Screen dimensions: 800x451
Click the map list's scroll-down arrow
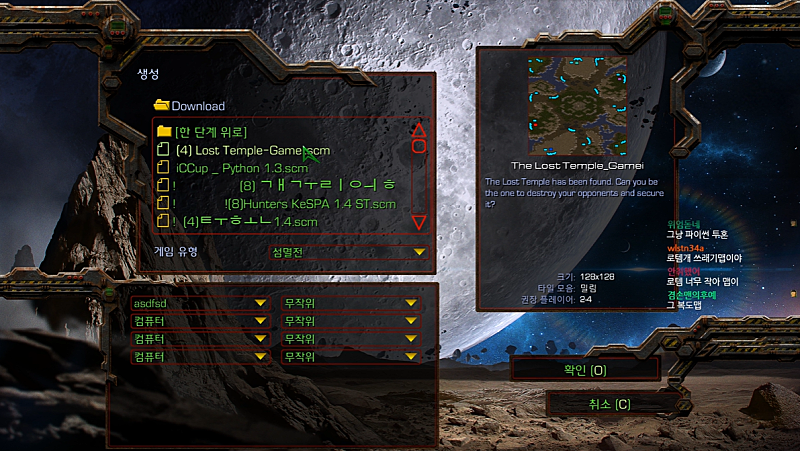pyautogui.click(x=419, y=221)
